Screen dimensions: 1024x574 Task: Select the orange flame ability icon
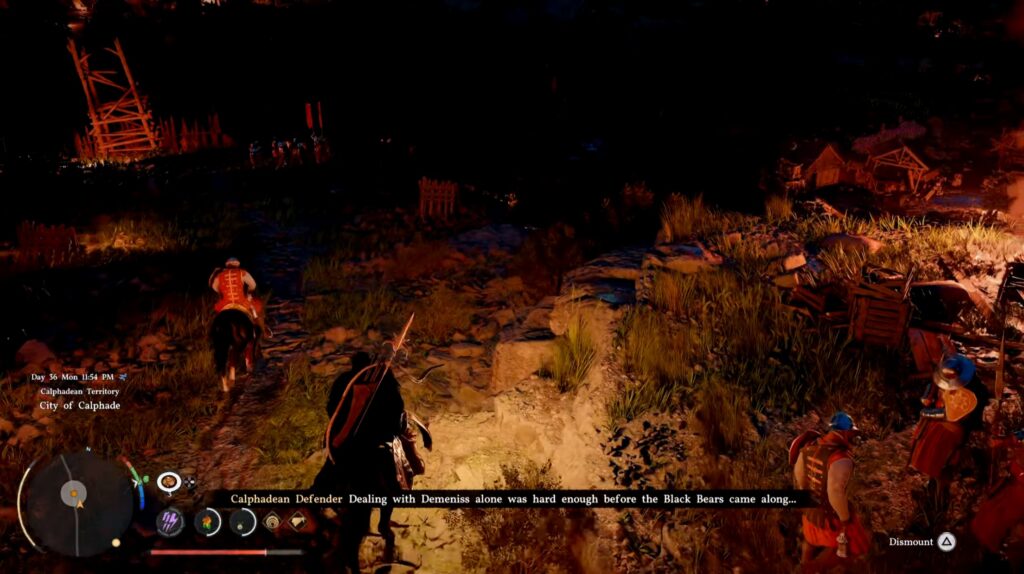click(207, 522)
